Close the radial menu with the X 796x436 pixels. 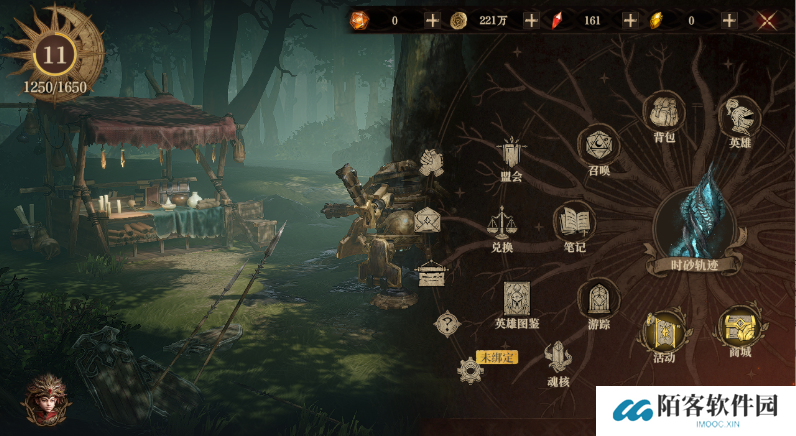(x=768, y=20)
